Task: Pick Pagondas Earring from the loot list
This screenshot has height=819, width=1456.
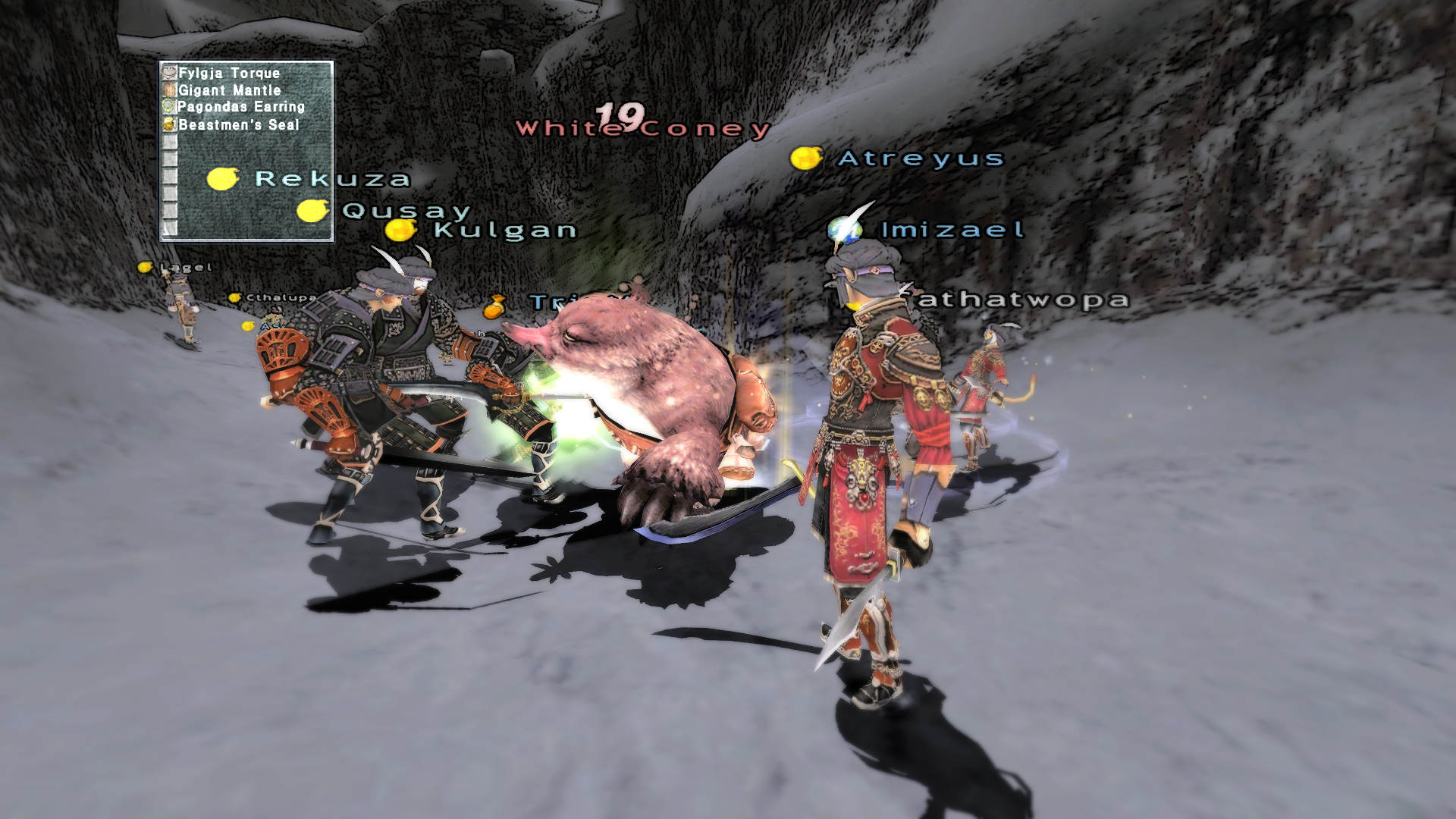Action: [x=240, y=107]
